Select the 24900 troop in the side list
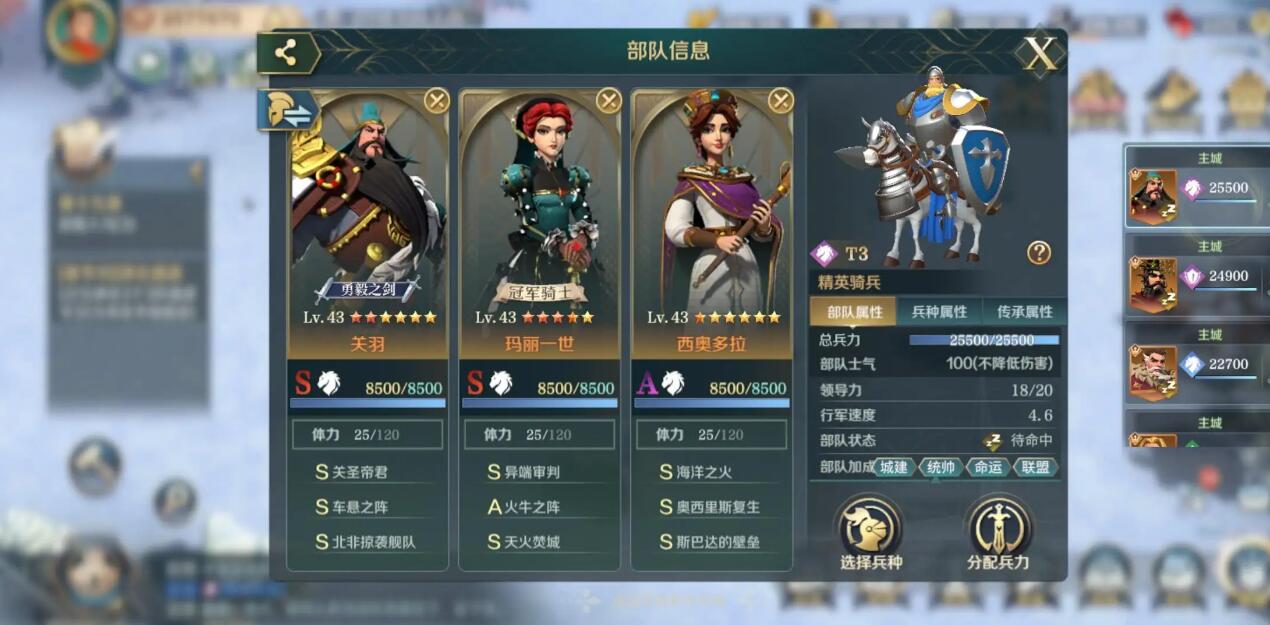The height and width of the screenshot is (625, 1270). (1195, 277)
